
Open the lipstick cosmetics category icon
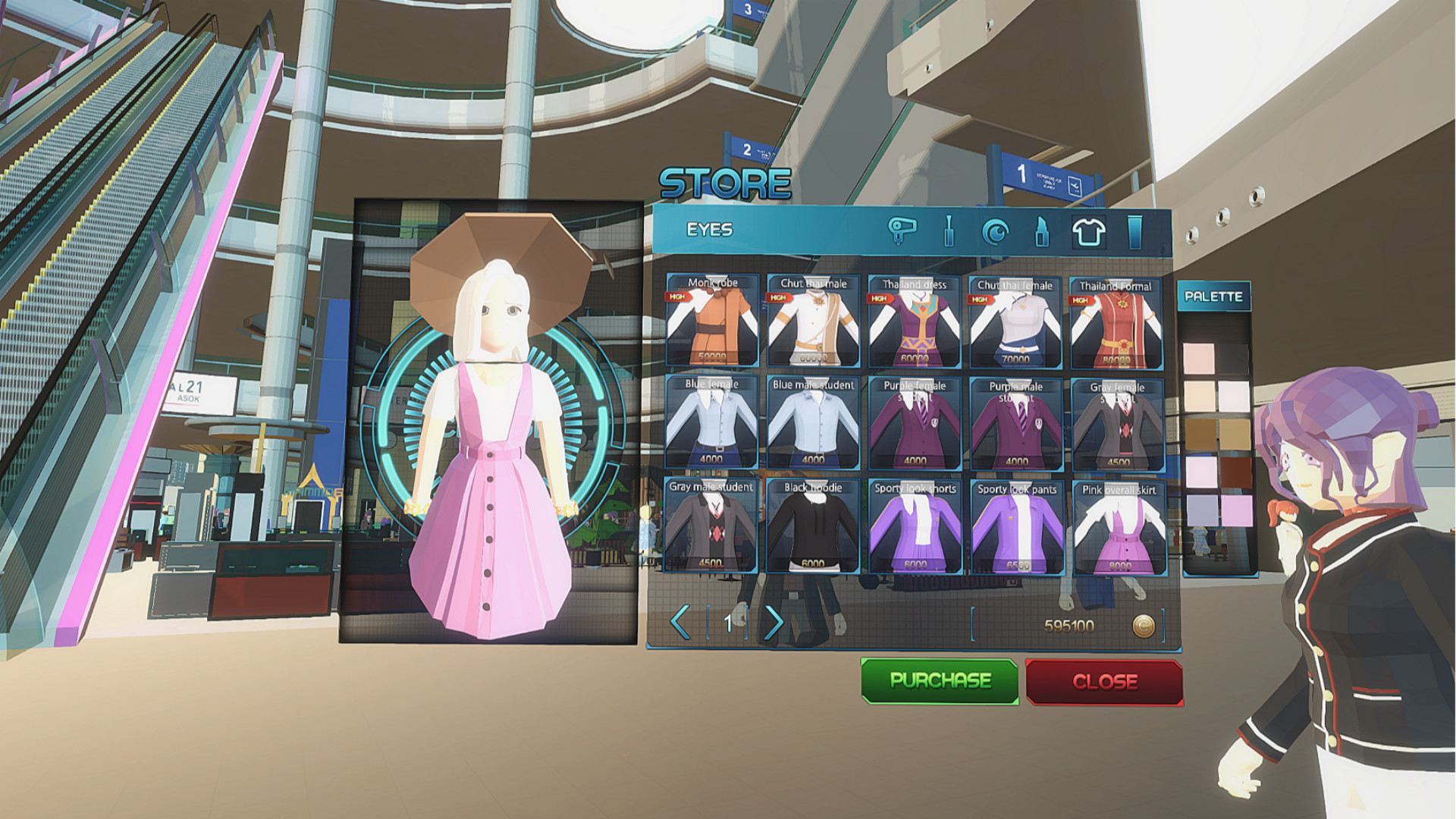tap(1042, 231)
